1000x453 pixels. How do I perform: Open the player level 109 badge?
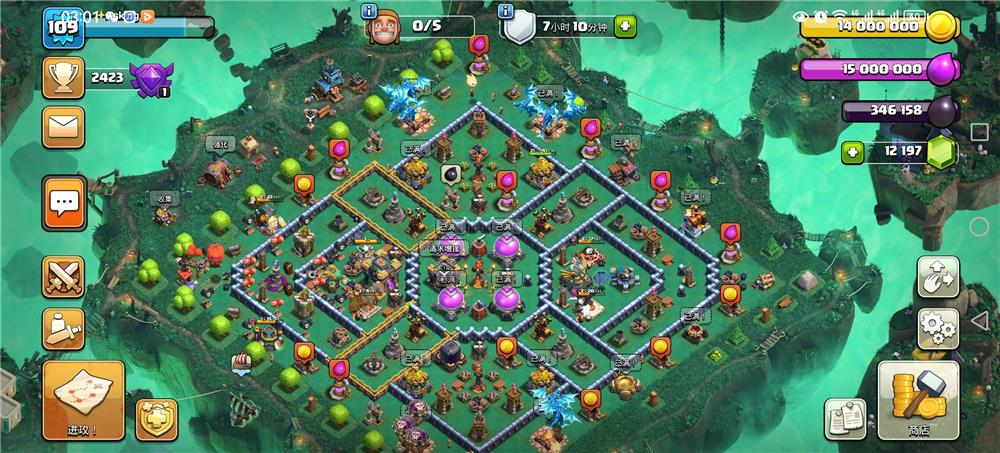point(61,27)
